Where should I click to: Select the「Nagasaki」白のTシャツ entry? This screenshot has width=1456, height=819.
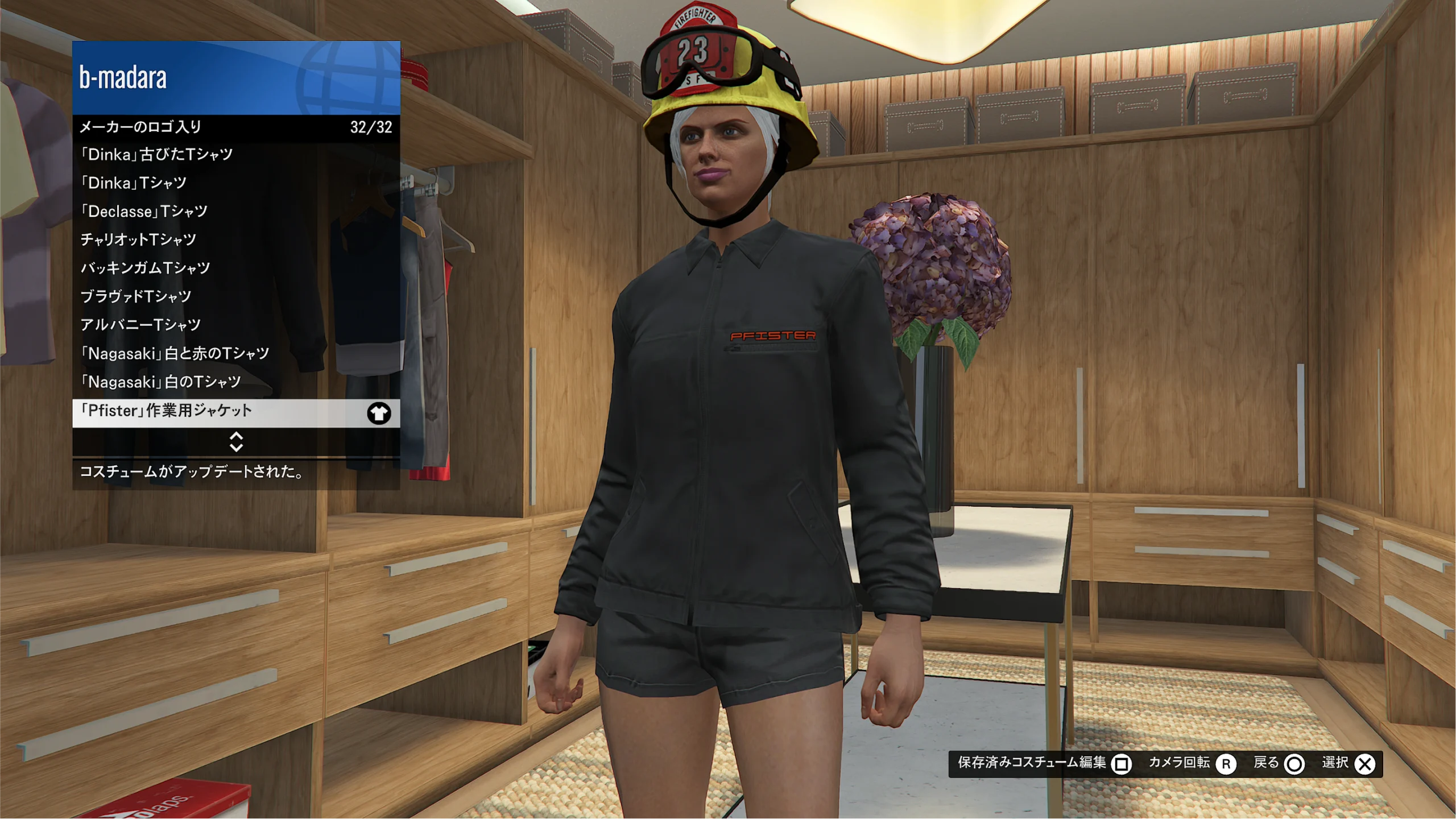(235, 382)
